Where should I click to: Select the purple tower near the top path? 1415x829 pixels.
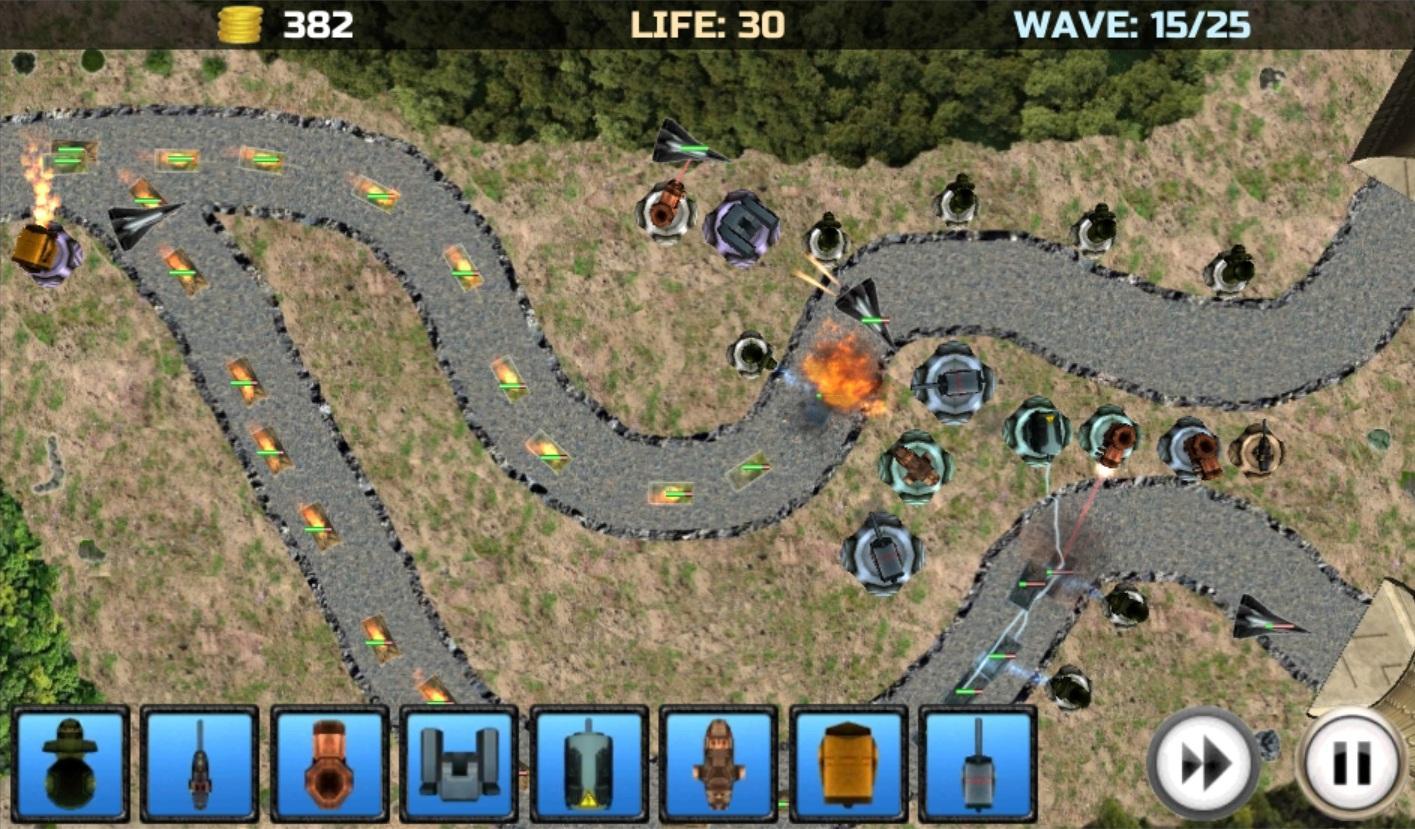(x=741, y=226)
